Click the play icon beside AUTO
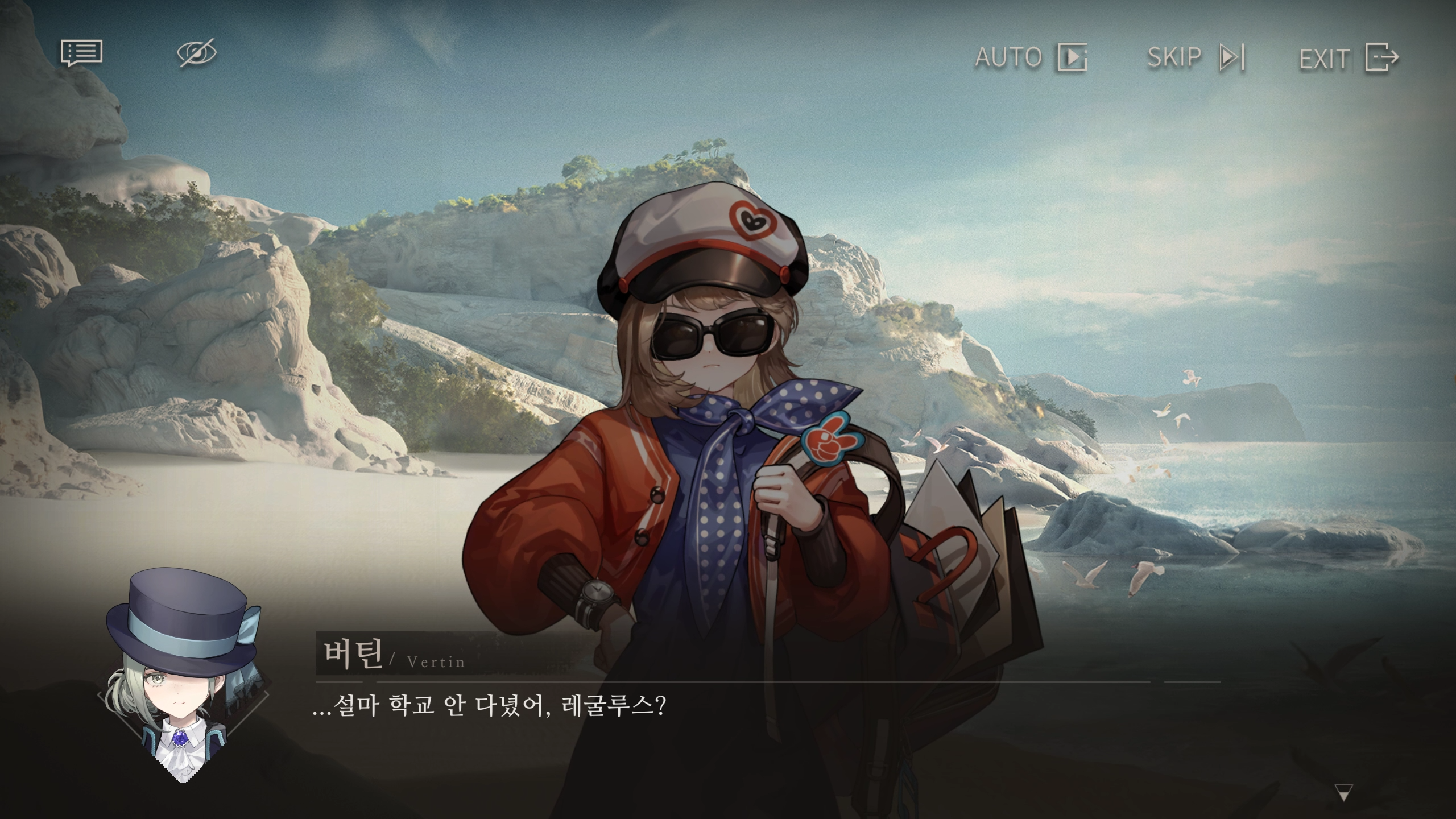 pos(1074,56)
